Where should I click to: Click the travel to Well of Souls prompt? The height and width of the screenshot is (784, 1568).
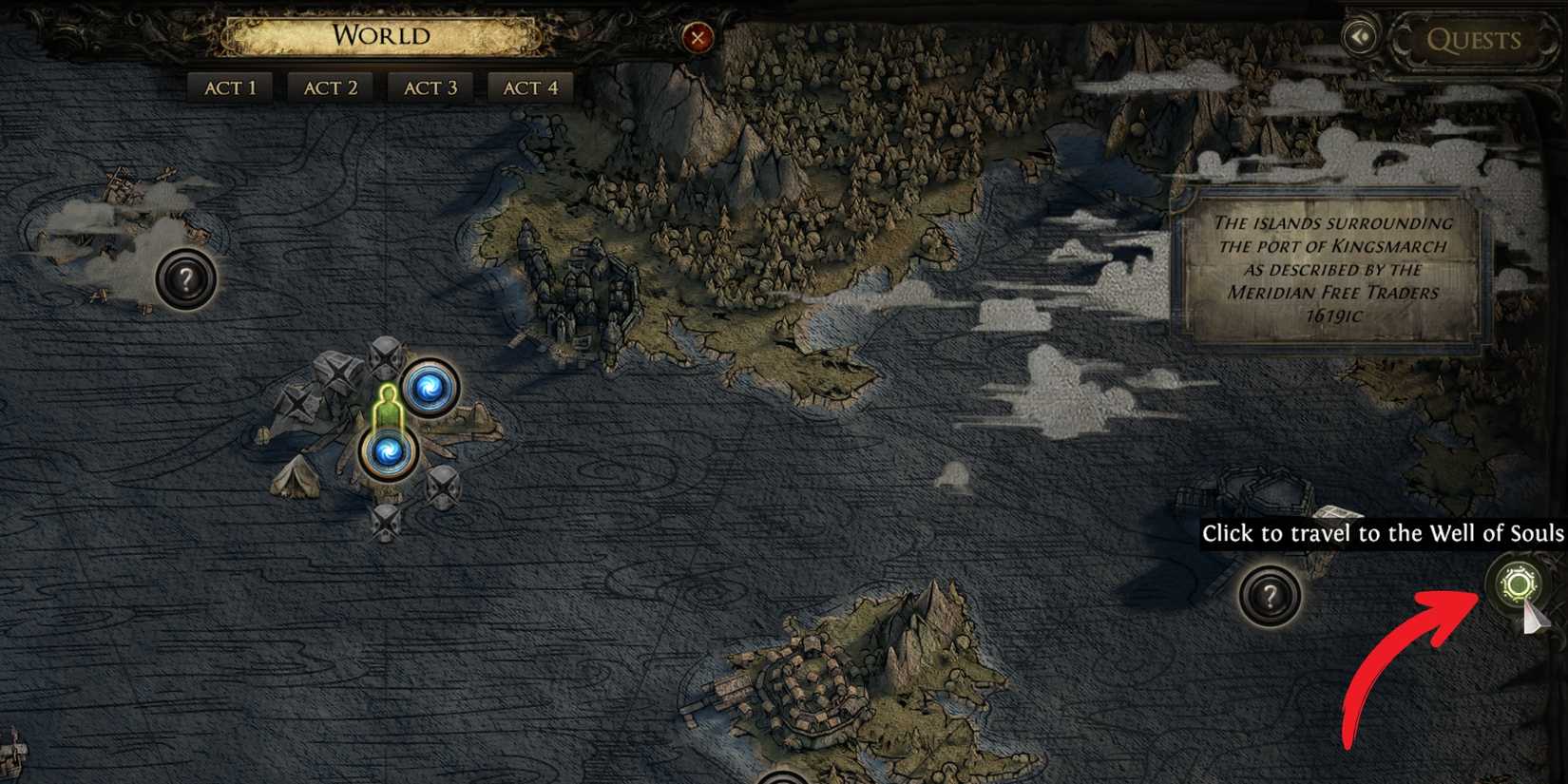click(x=1383, y=534)
